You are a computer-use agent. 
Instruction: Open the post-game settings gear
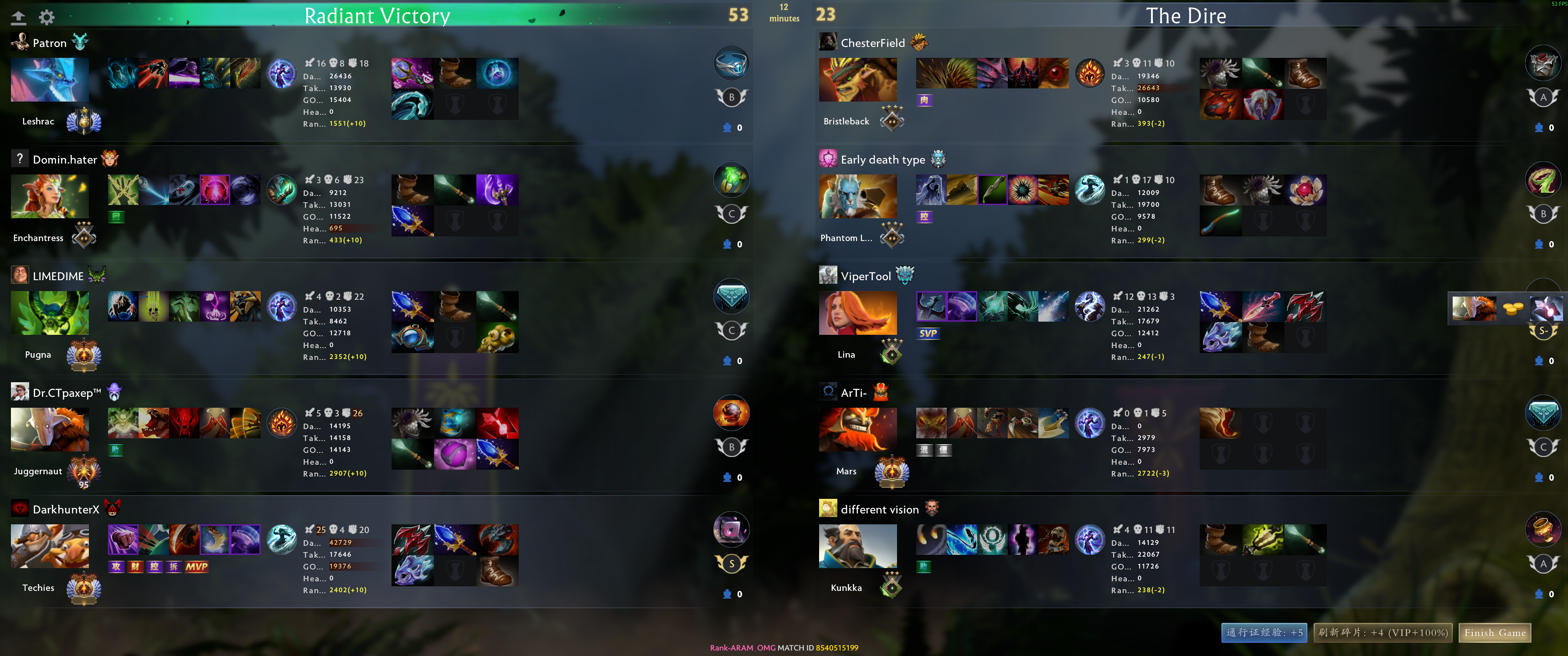click(47, 17)
